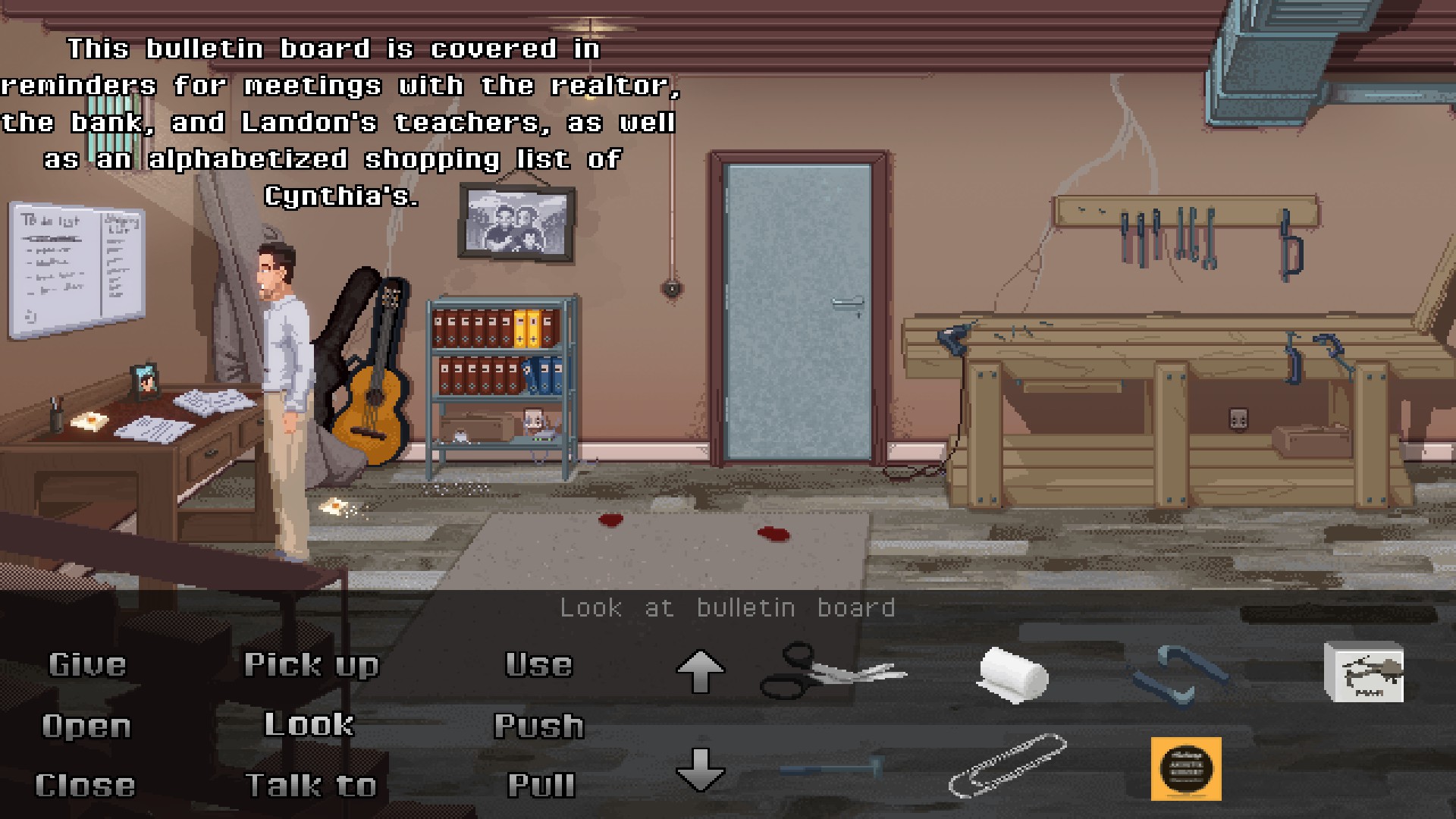Screen dimensions: 1456x819
Task: Choose the Look verb
Action: pos(309,725)
